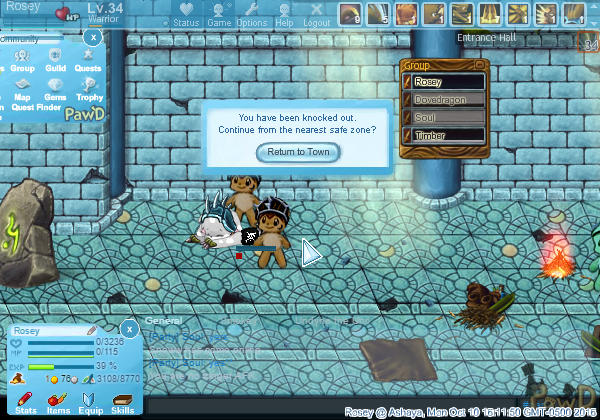Open the Help menu

tap(284, 14)
